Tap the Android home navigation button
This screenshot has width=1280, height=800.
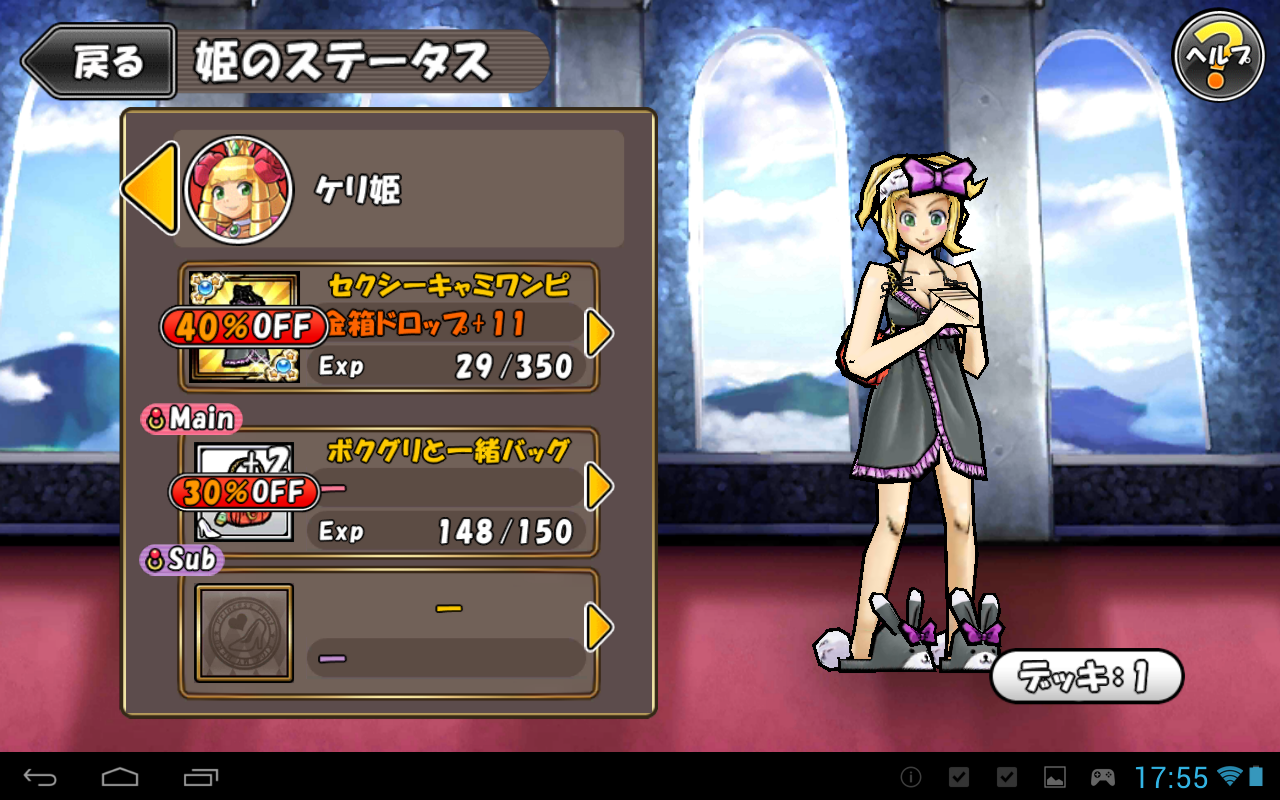[120, 777]
